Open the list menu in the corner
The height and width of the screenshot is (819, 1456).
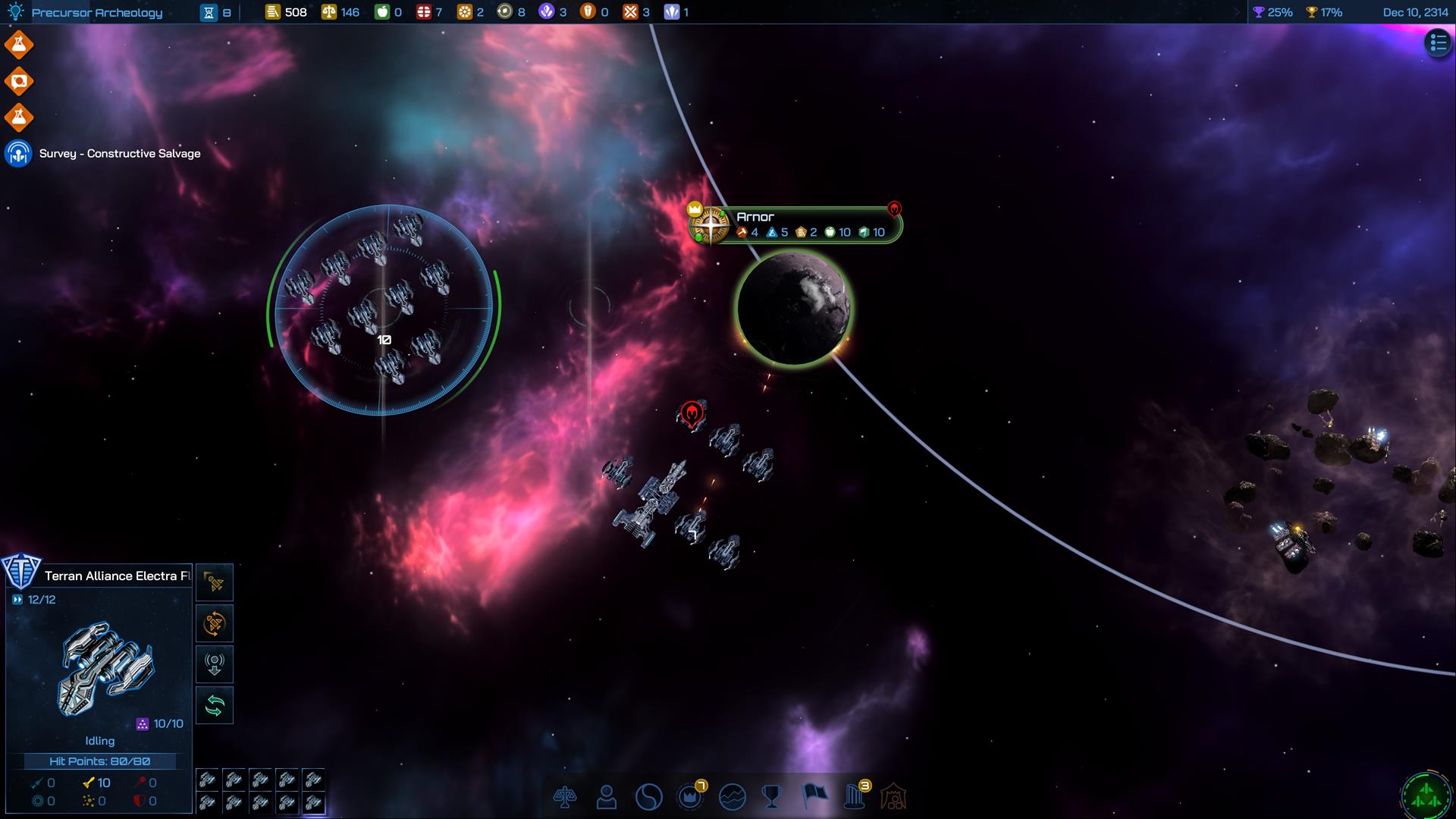1438,43
